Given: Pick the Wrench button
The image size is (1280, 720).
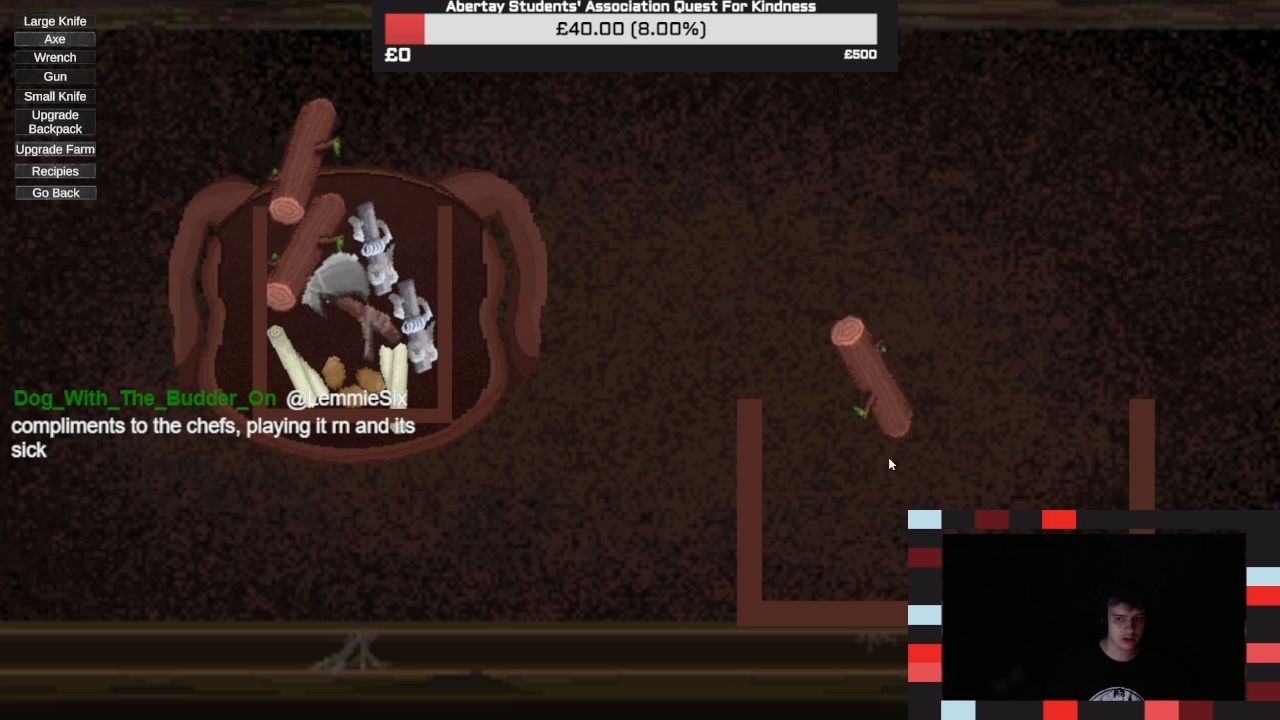Looking at the screenshot, I should (55, 58).
